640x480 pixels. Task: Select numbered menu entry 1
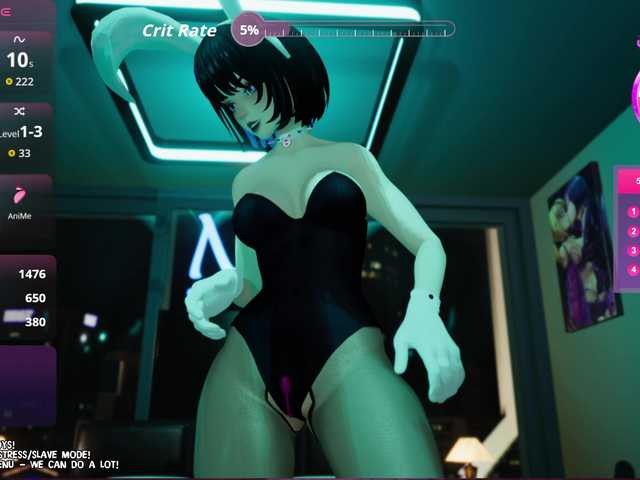(632, 212)
